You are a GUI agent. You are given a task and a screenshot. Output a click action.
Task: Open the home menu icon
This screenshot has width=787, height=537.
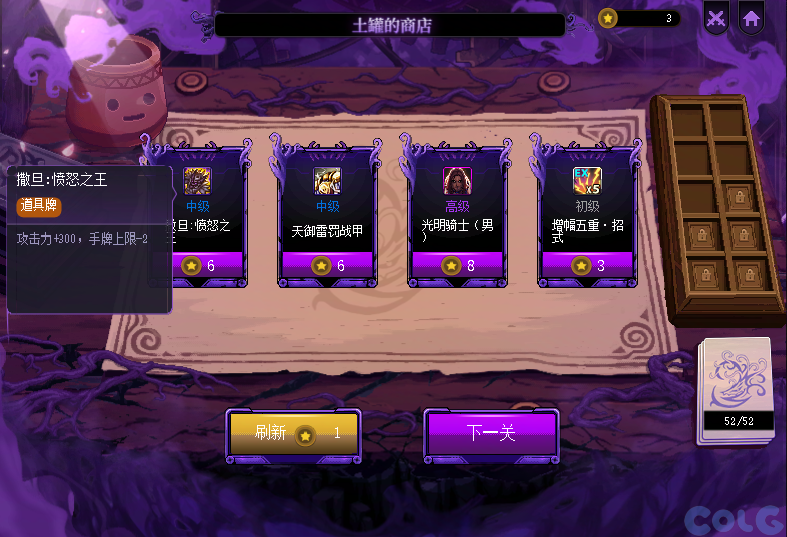tap(751, 18)
